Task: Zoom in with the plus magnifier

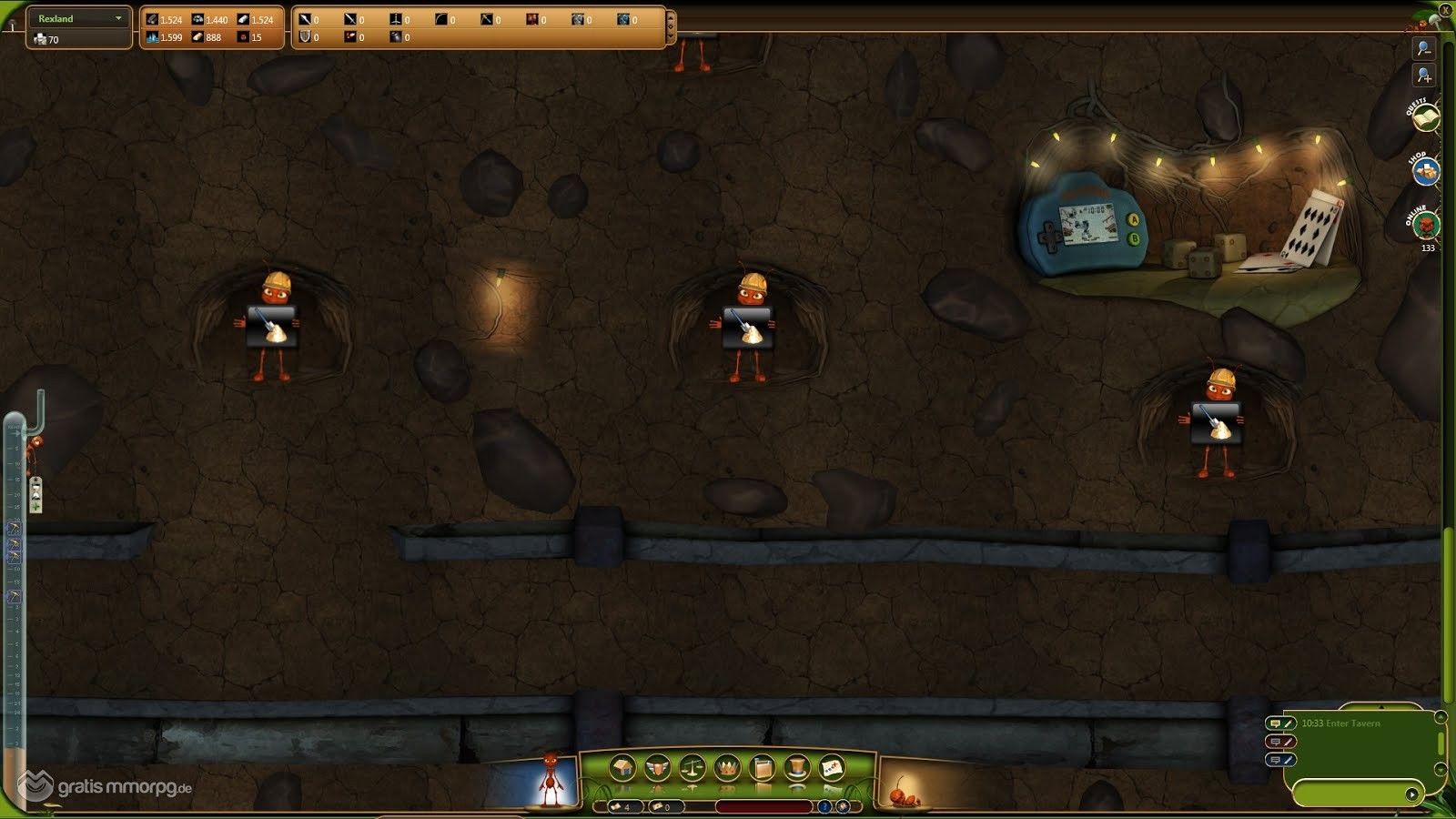Action: (x=1424, y=76)
